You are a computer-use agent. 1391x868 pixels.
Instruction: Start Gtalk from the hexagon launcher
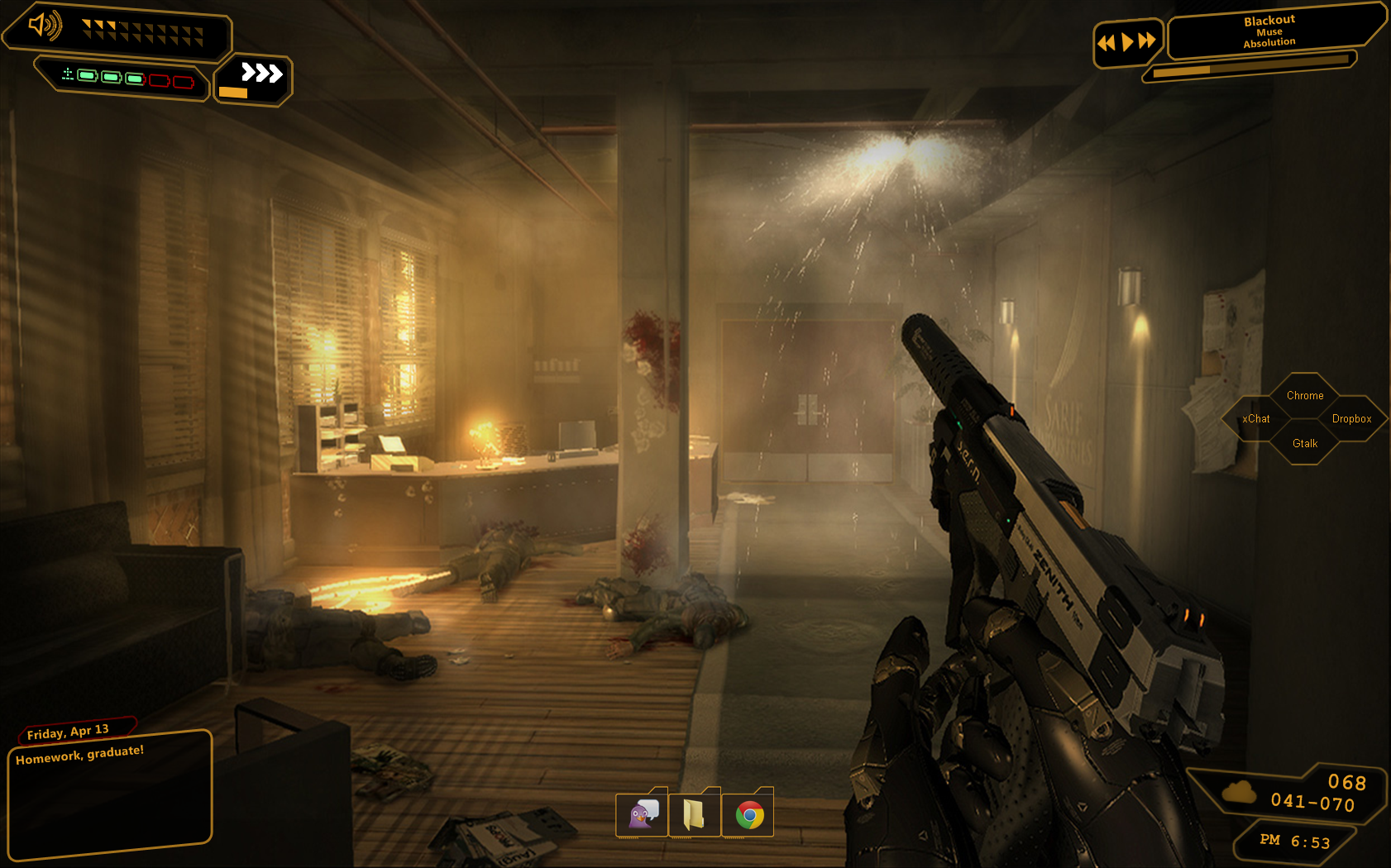1305,444
